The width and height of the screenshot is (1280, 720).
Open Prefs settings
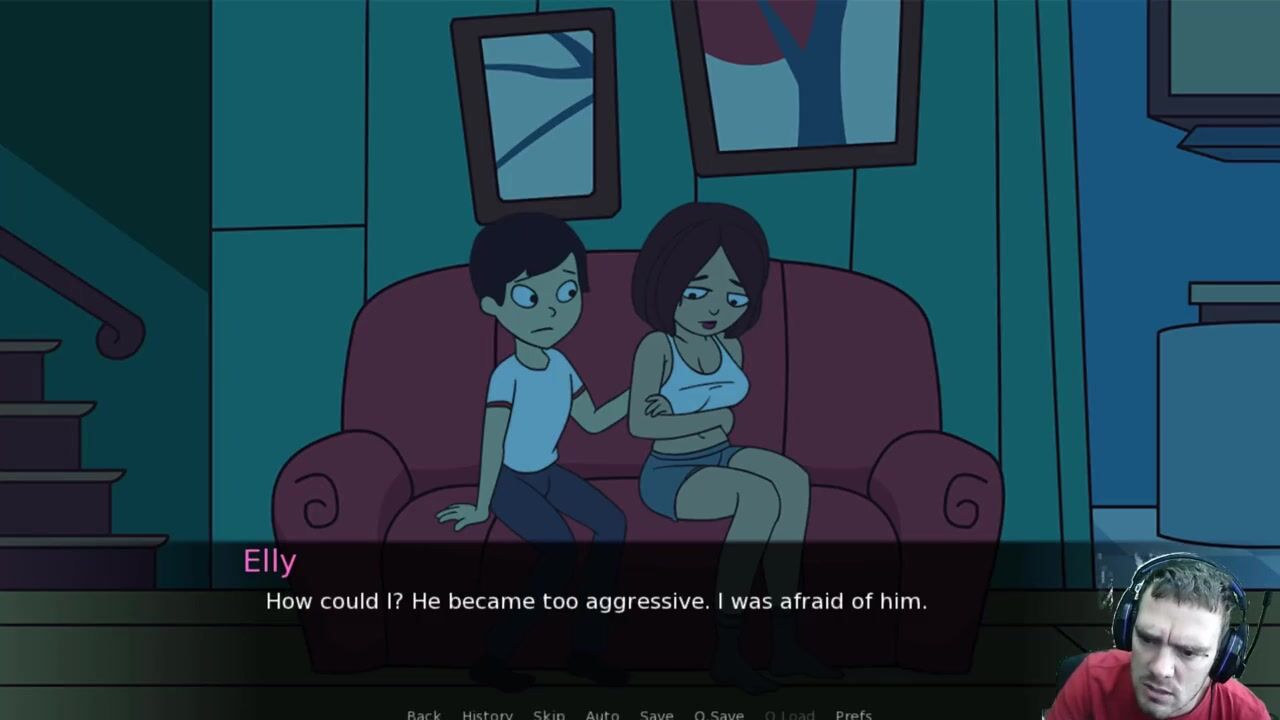853,714
